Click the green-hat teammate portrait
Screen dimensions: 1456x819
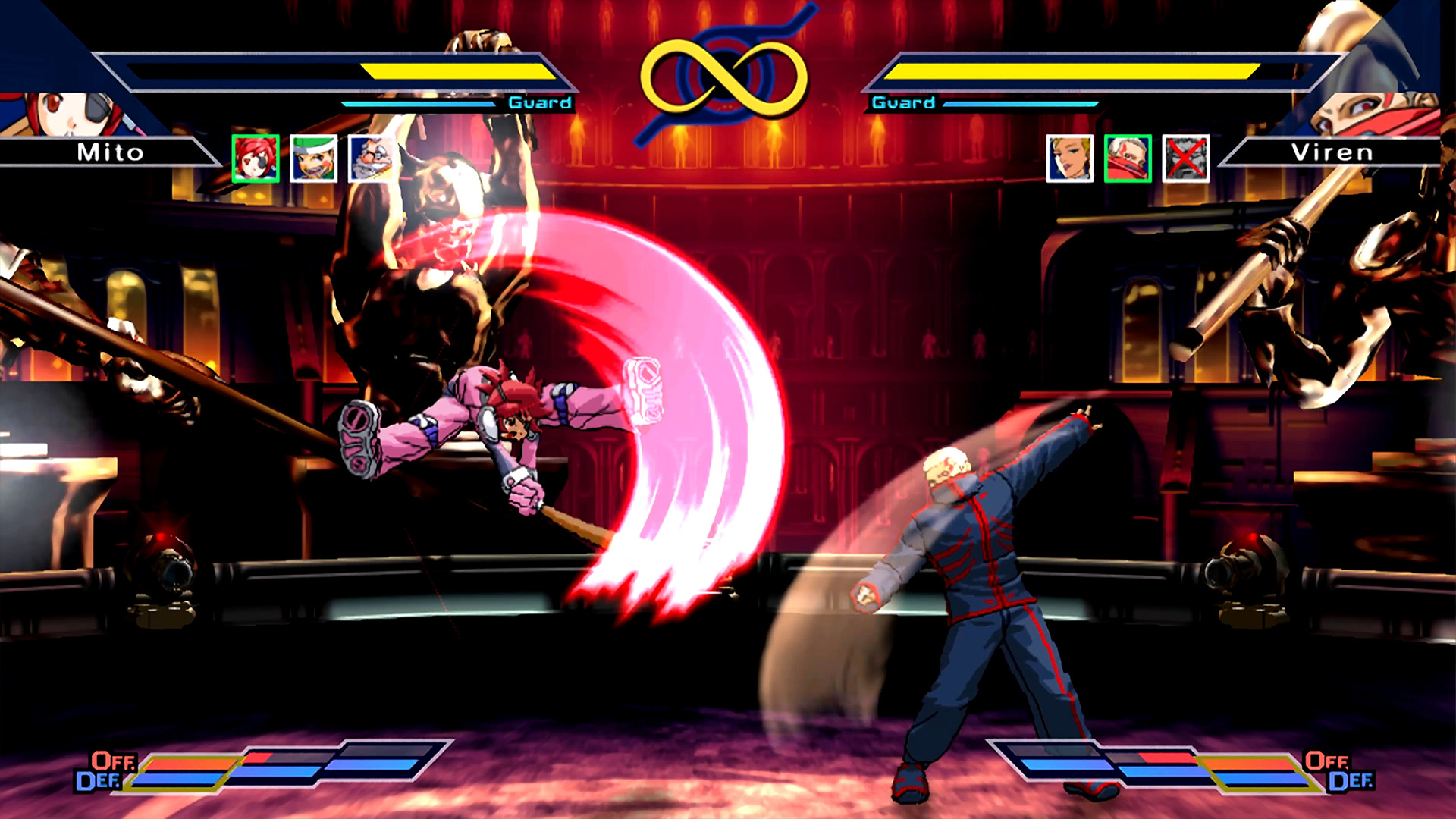click(x=313, y=158)
